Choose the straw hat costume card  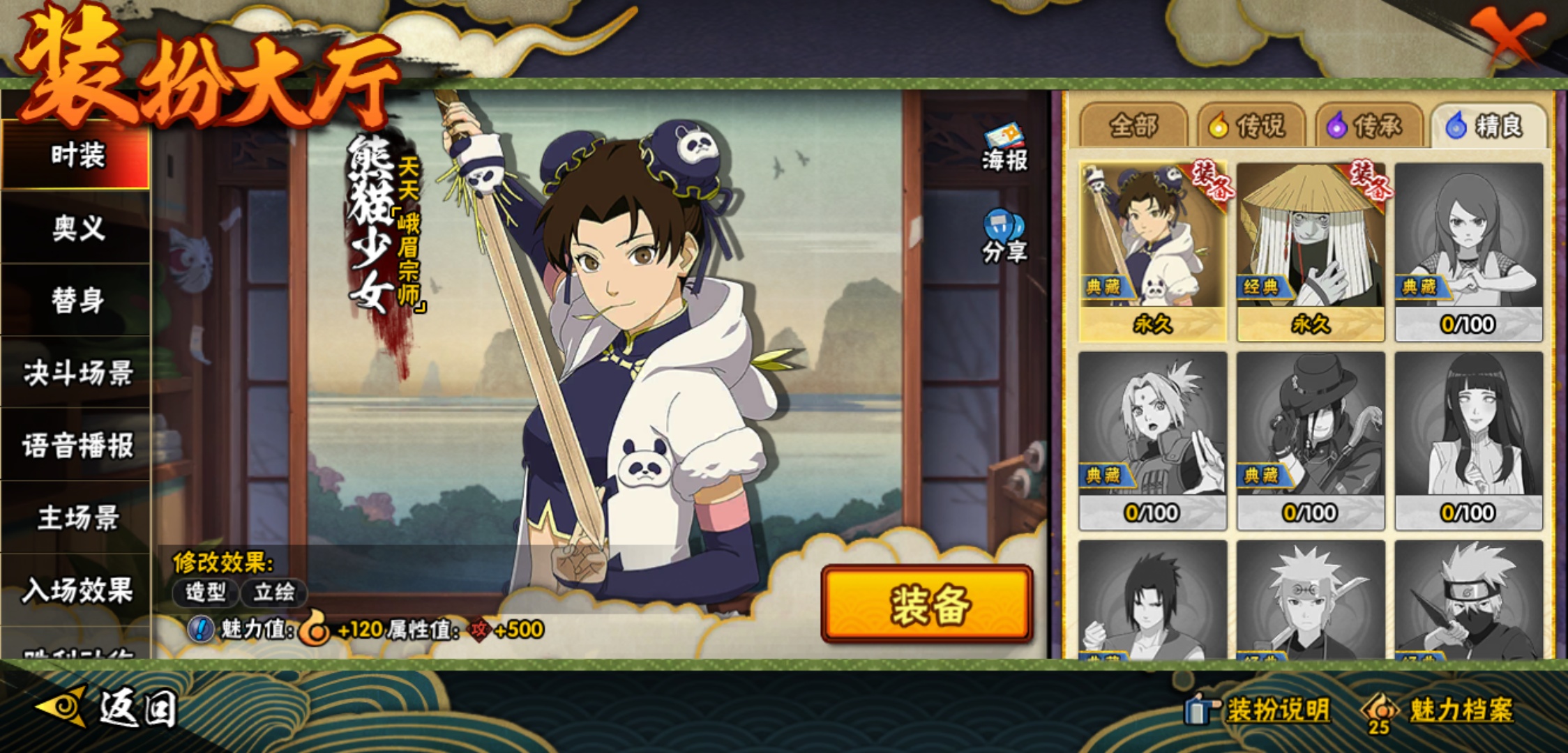coord(1311,251)
